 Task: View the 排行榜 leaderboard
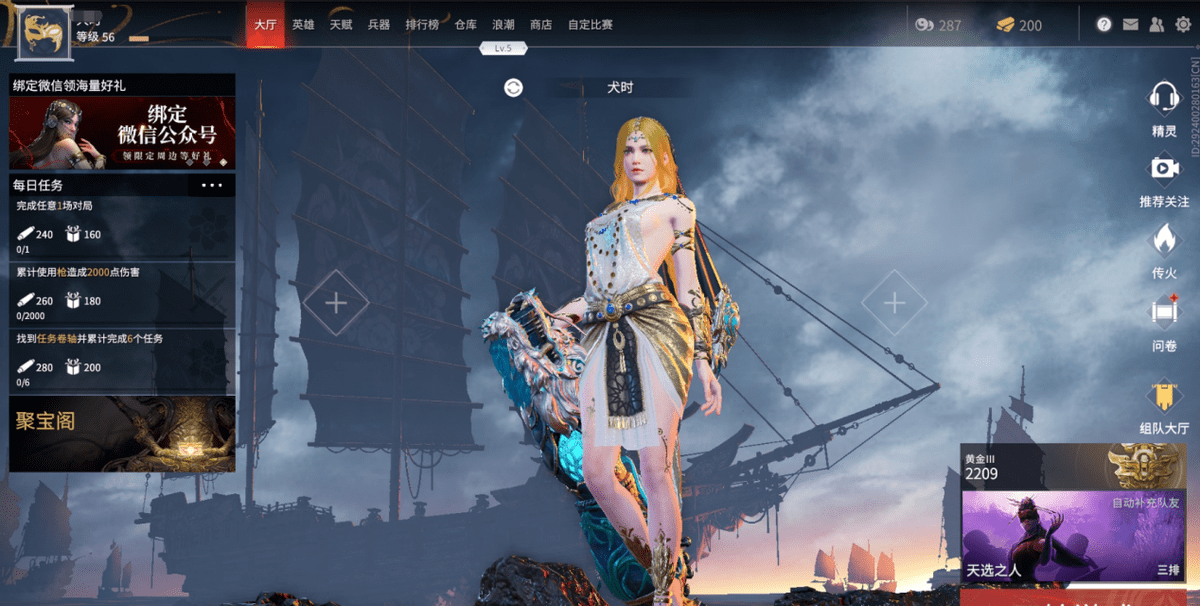422,25
